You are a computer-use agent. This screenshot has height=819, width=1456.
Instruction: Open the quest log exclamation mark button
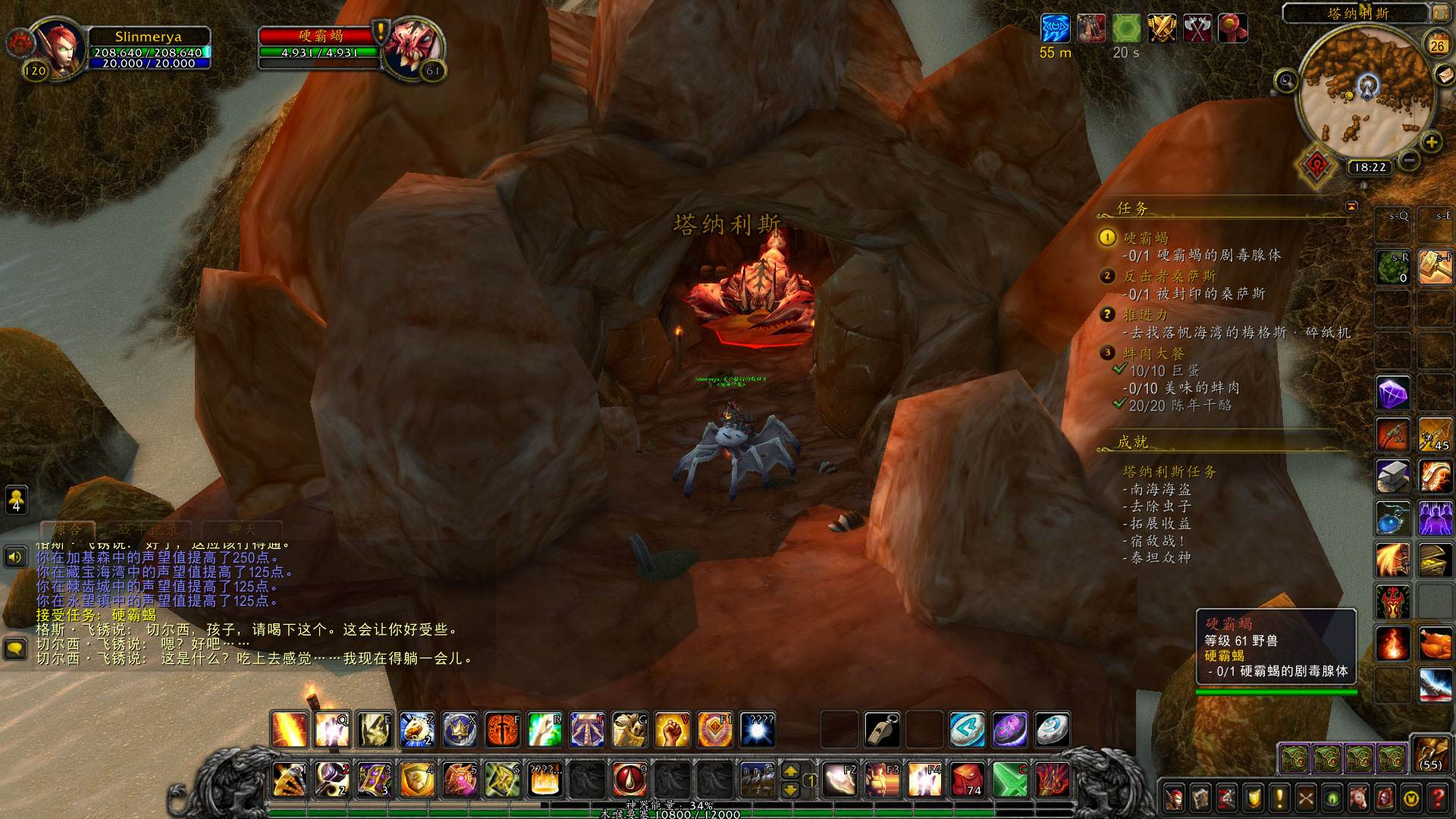tap(1279, 798)
